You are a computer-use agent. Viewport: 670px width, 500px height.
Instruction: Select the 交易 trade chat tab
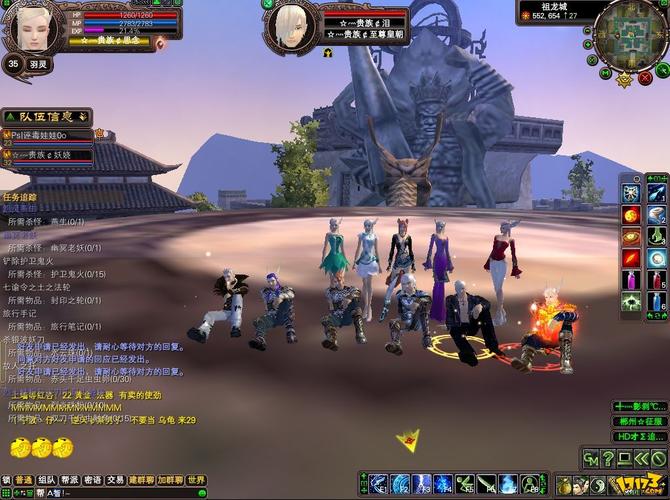coord(116,480)
